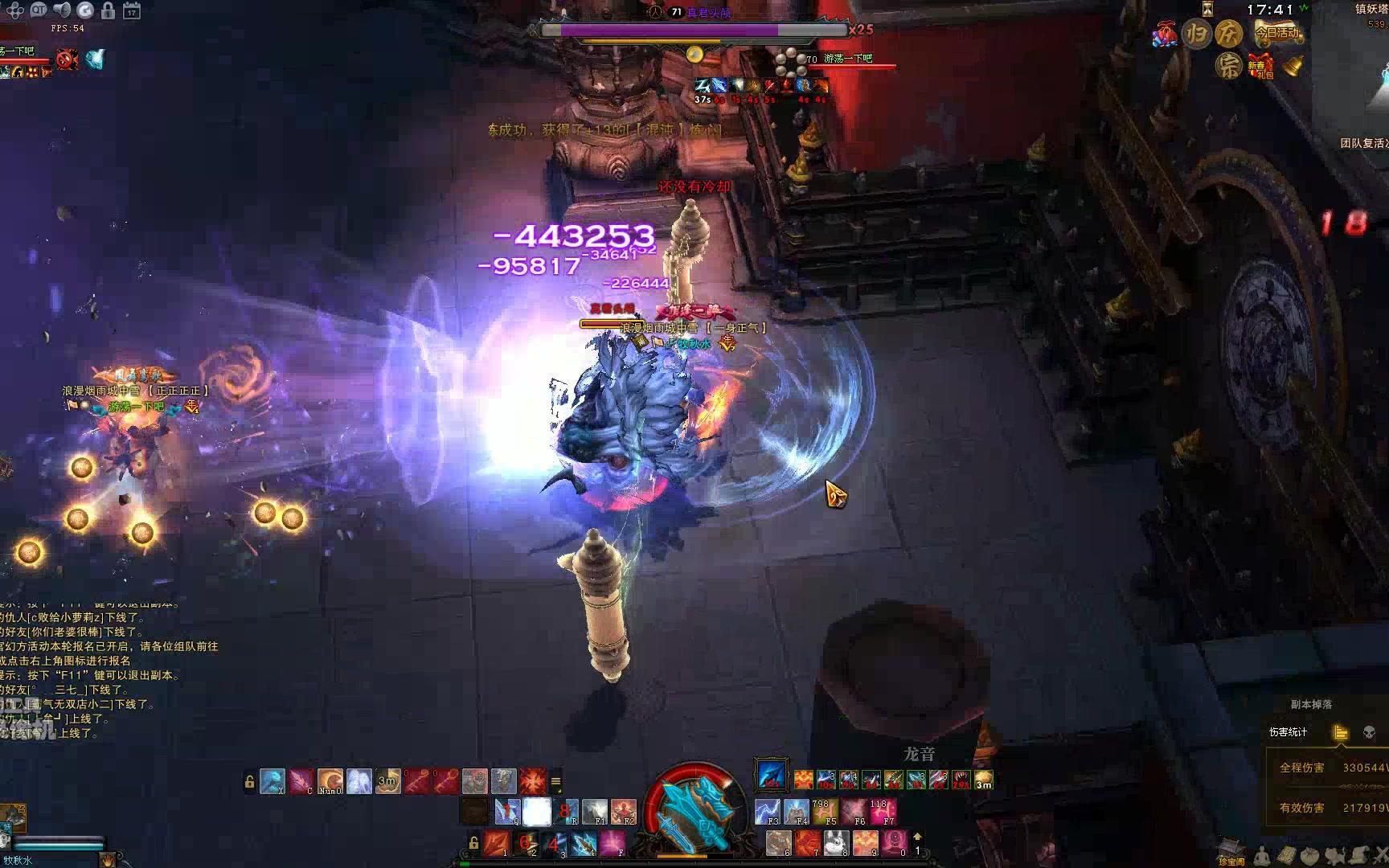Viewport: 1389px width, 868px height.
Task: Open the meditating character menu icon
Action: point(1263,855)
